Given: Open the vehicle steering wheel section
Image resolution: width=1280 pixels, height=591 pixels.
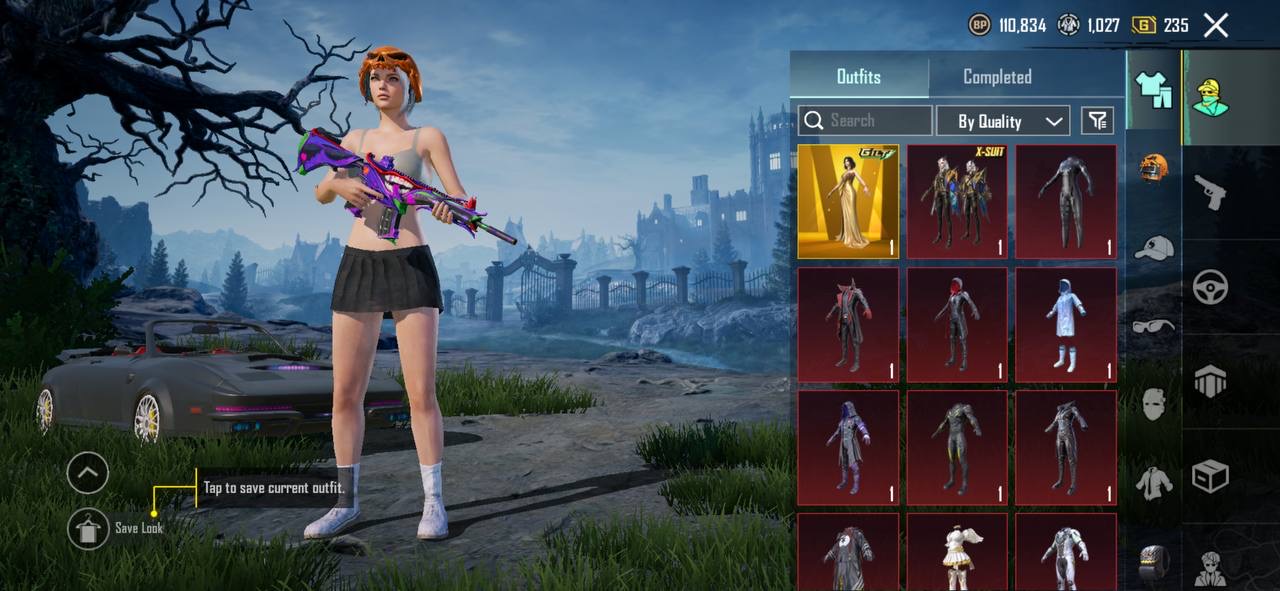Looking at the screenshot, I should pyautogui.click(x=1210, y=287).
